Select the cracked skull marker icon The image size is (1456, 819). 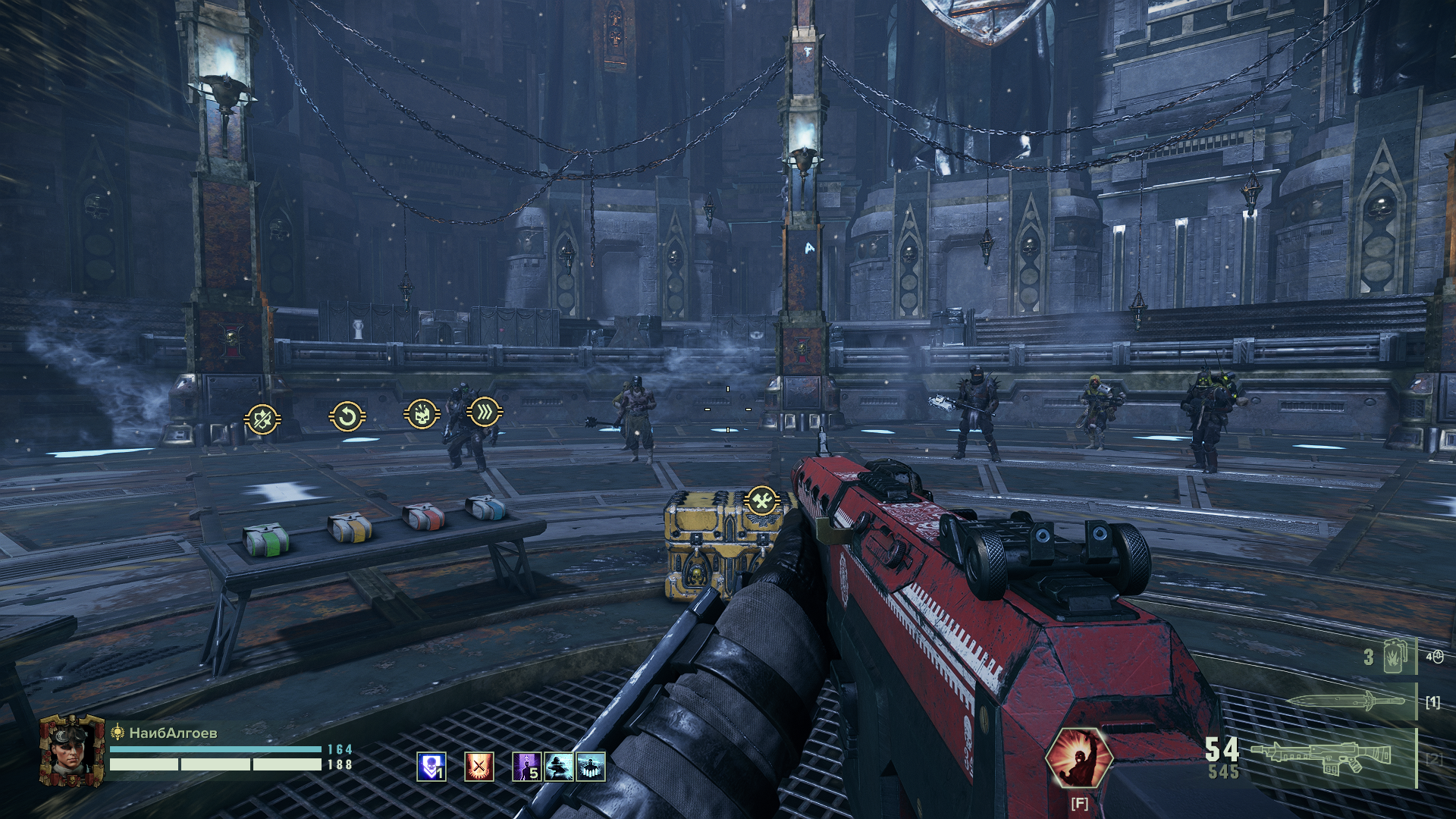point(422,414)
